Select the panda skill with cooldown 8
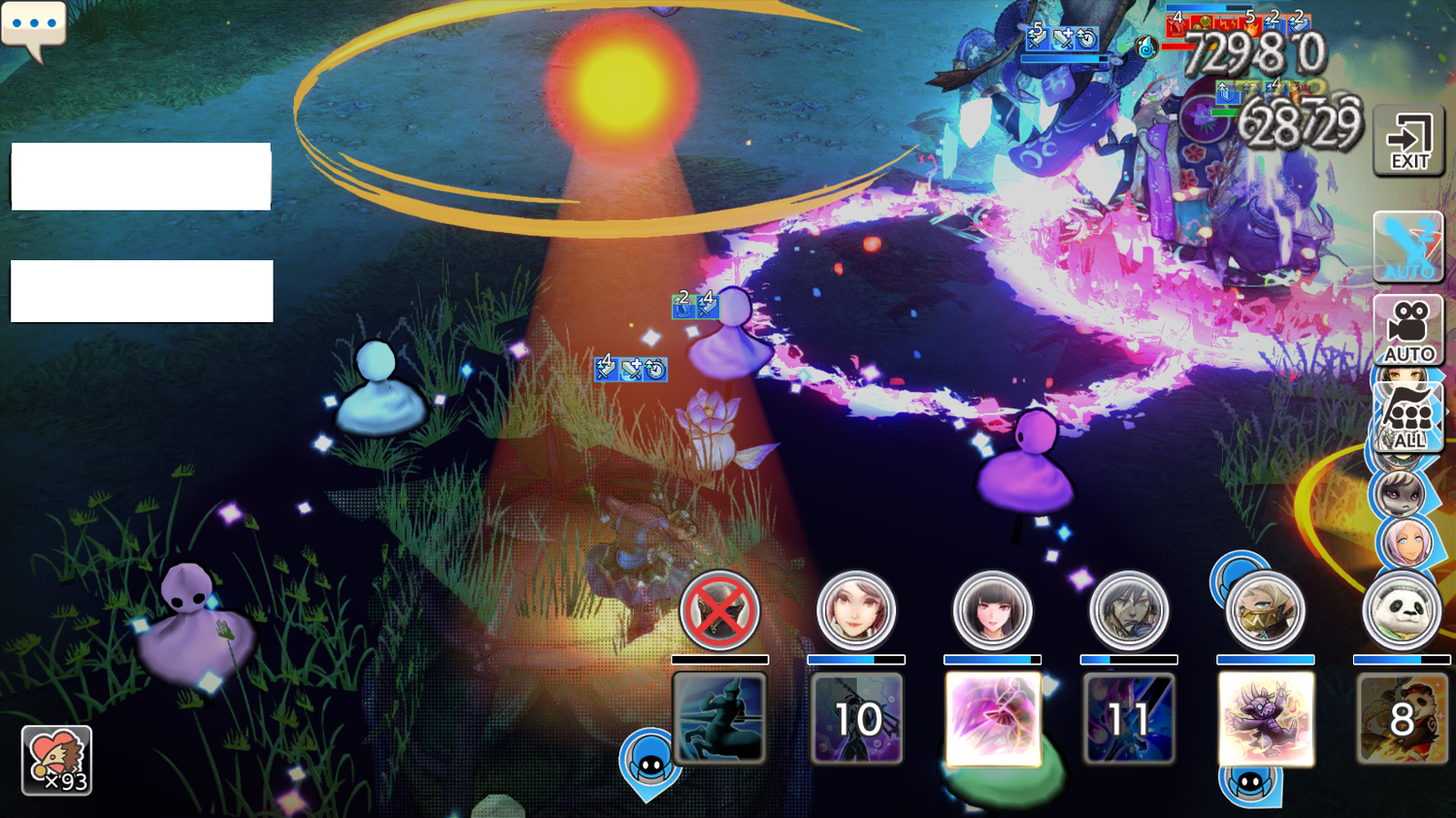Screen dimensions: 1456x818 coord(1402,719)
